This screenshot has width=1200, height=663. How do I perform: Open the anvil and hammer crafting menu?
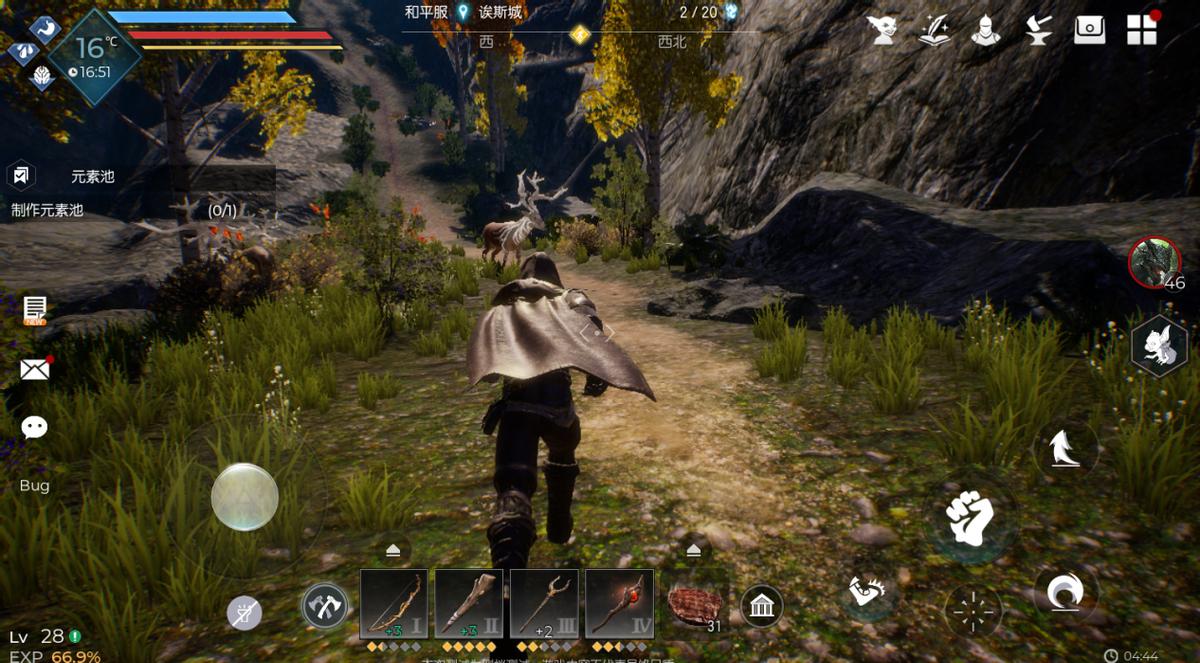(x=1038, y=30)
